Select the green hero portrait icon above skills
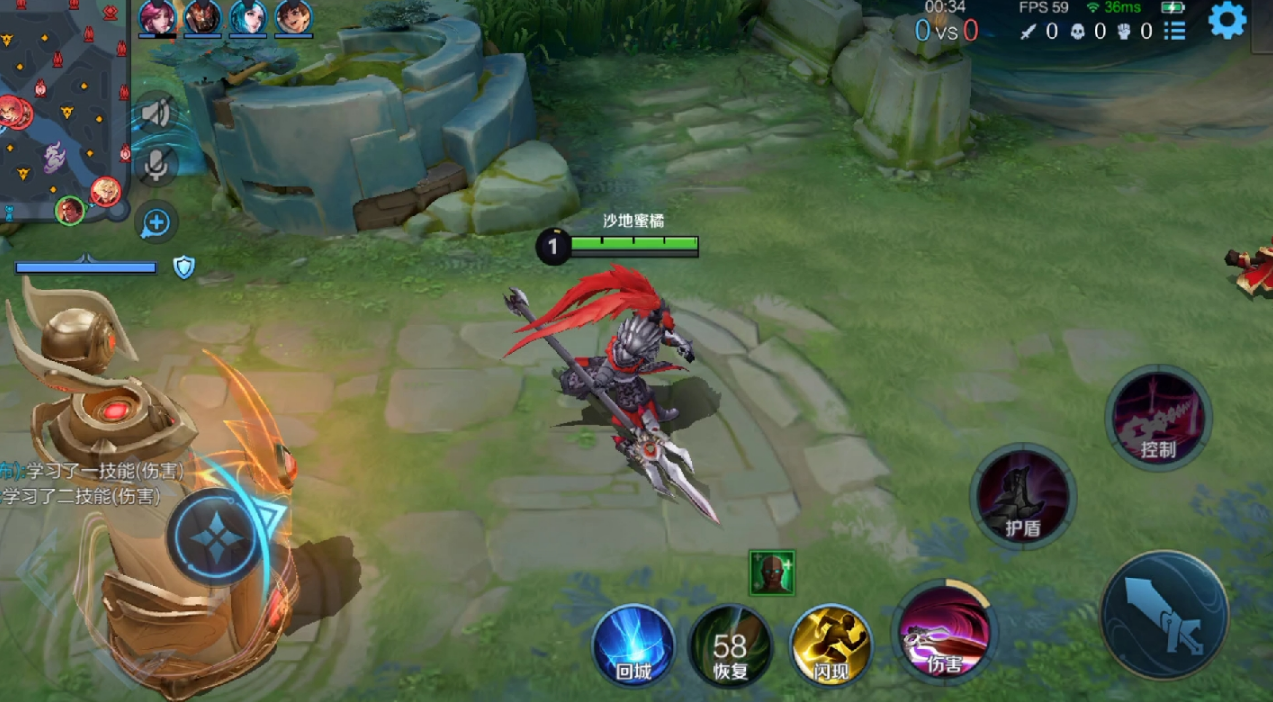This screenshot has height=702, width=1273. pyautogui.click(x=772, y=572)
